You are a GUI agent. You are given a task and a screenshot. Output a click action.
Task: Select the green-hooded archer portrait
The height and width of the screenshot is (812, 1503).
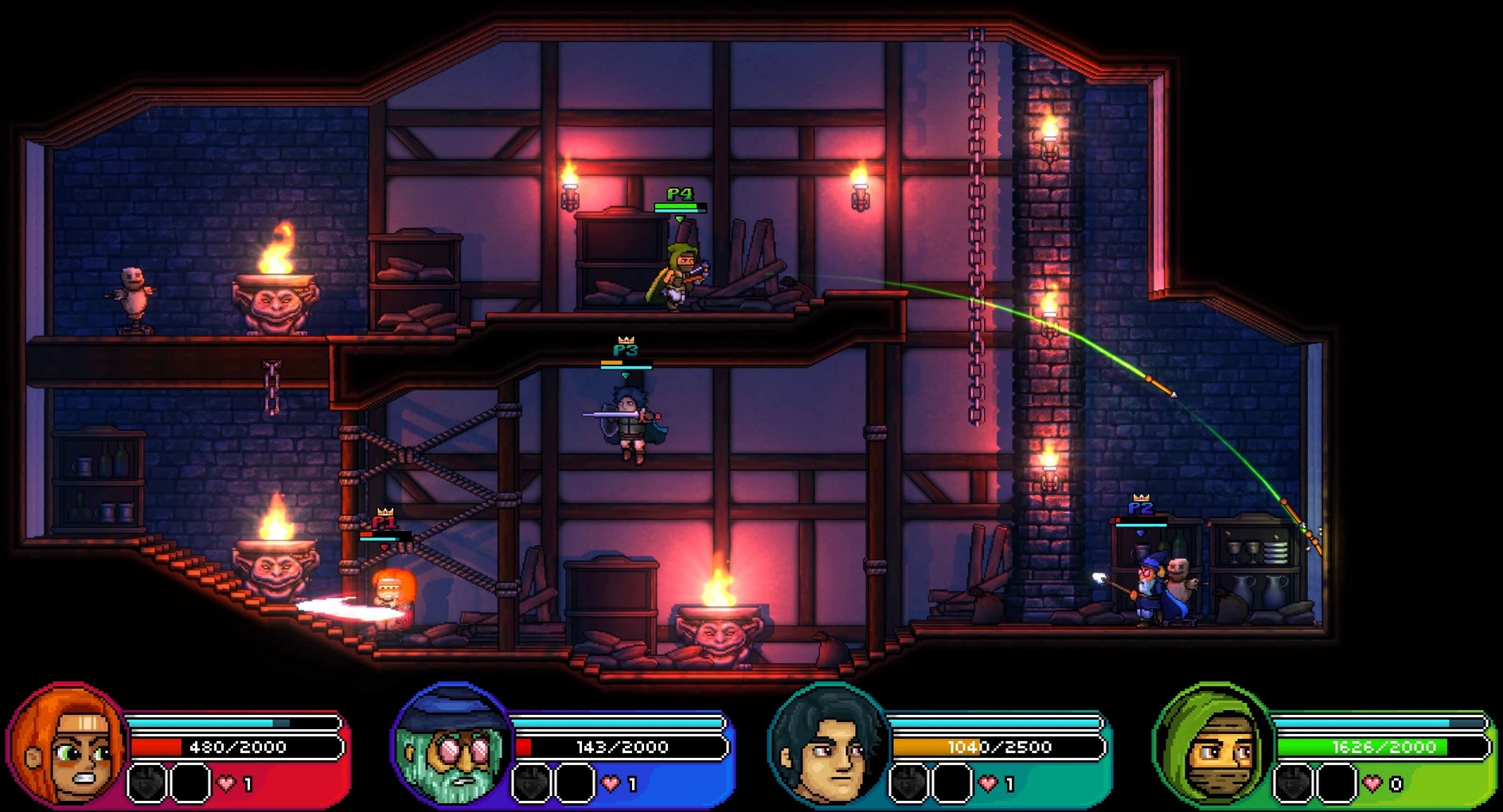tap(1212, 746)
